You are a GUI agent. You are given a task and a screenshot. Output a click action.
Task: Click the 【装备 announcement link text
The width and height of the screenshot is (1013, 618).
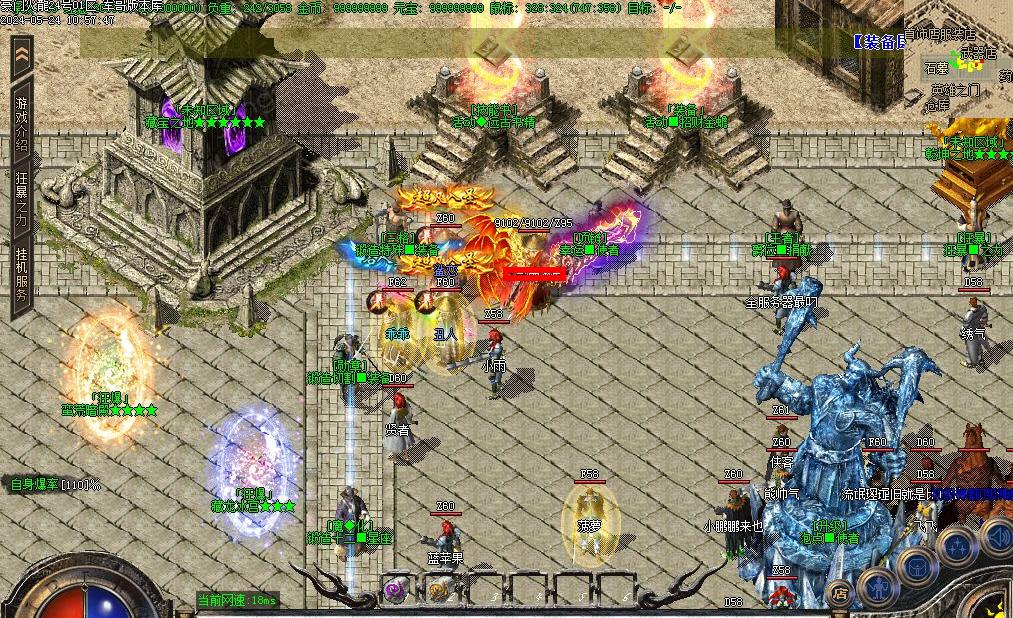click(880, 42)
